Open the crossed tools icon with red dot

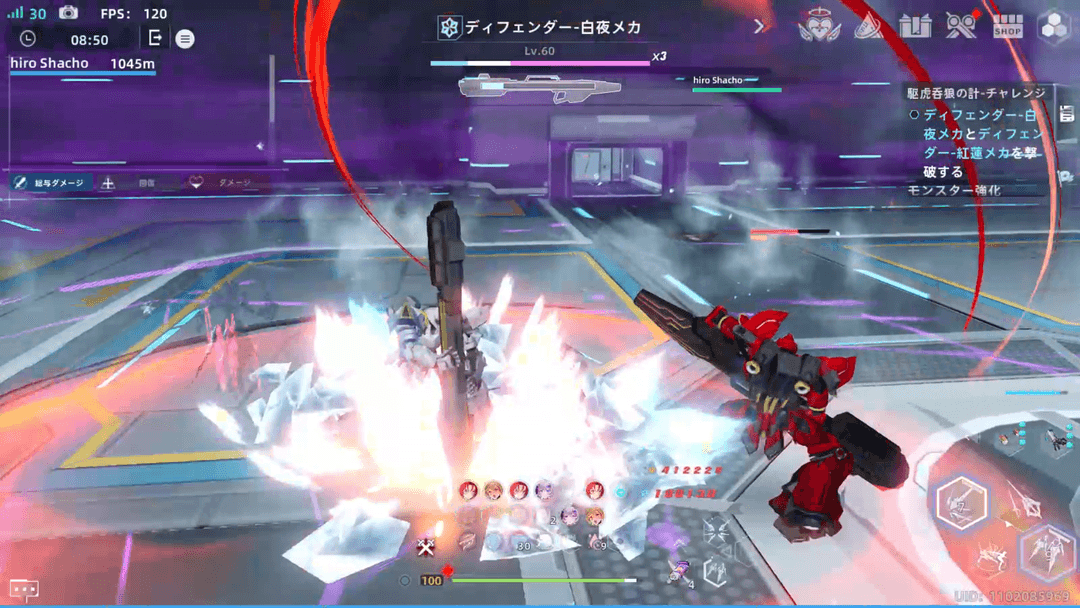(962, 26)
